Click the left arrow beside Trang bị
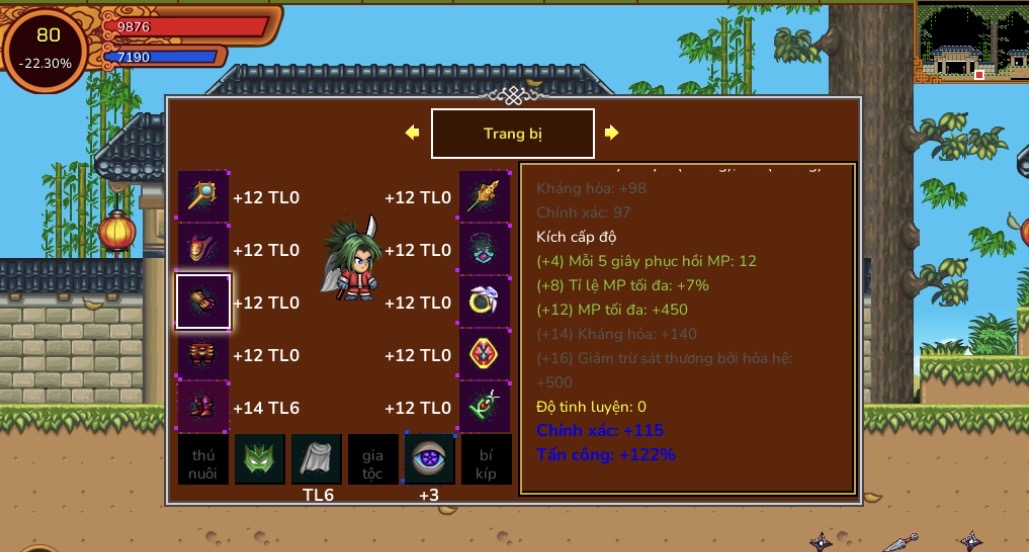 tap(411, 133)
